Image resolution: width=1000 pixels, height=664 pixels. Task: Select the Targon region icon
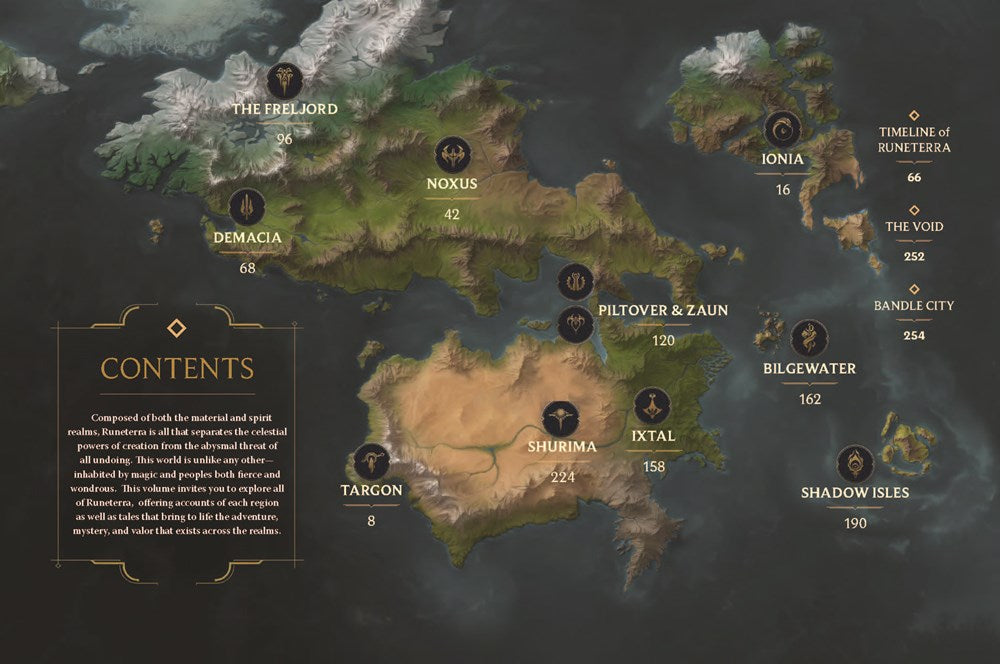[371, 461]
